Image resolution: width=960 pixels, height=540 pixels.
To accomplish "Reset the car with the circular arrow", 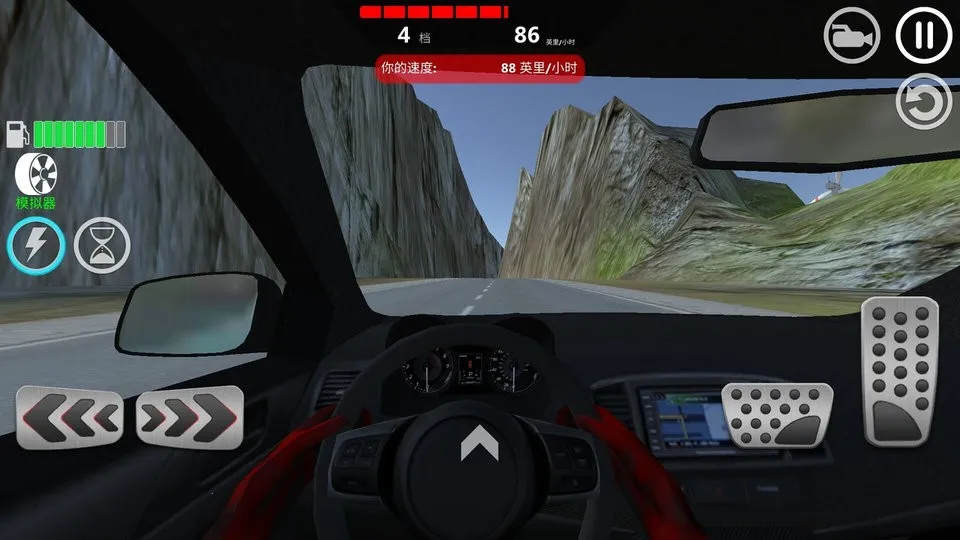I will [x=923, y=102].
